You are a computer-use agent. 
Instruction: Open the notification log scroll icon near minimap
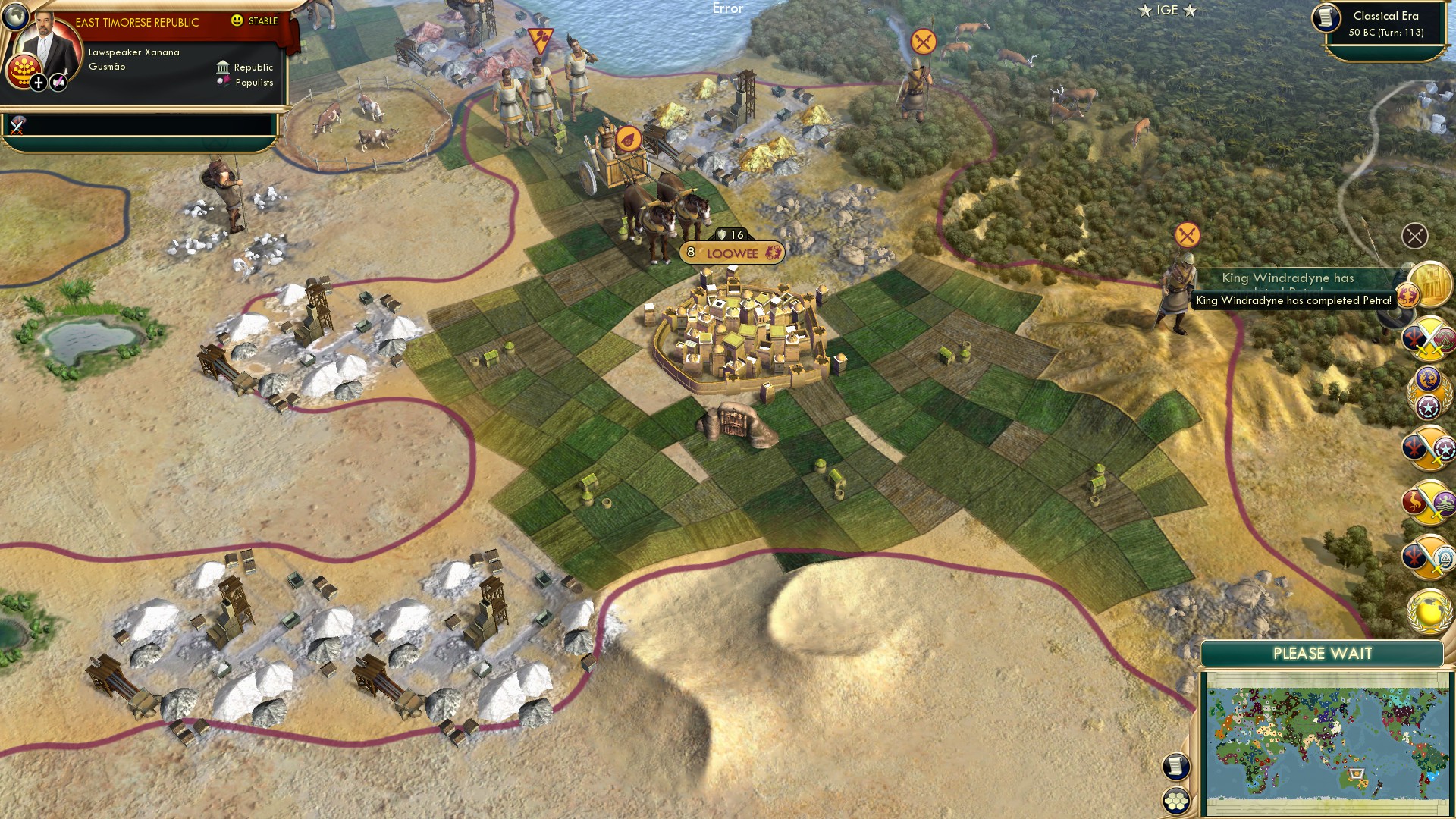click(1176, 765)
